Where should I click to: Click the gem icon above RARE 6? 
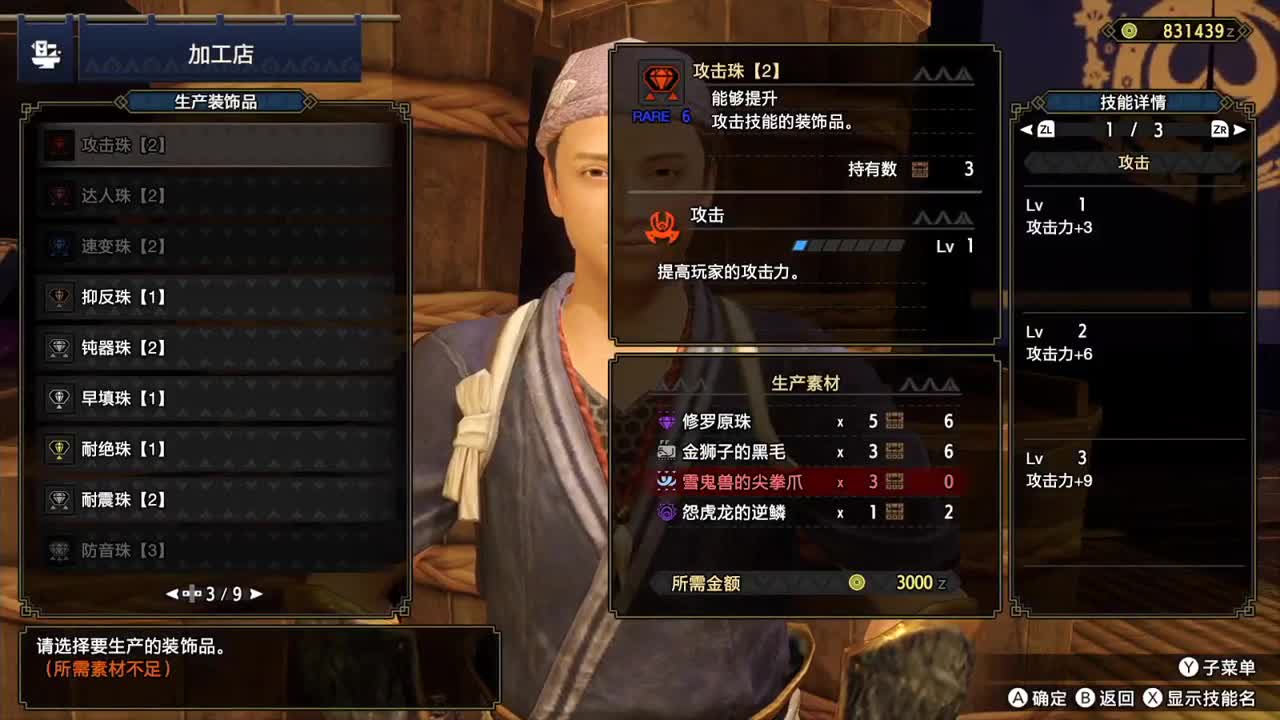pos(659,77)
